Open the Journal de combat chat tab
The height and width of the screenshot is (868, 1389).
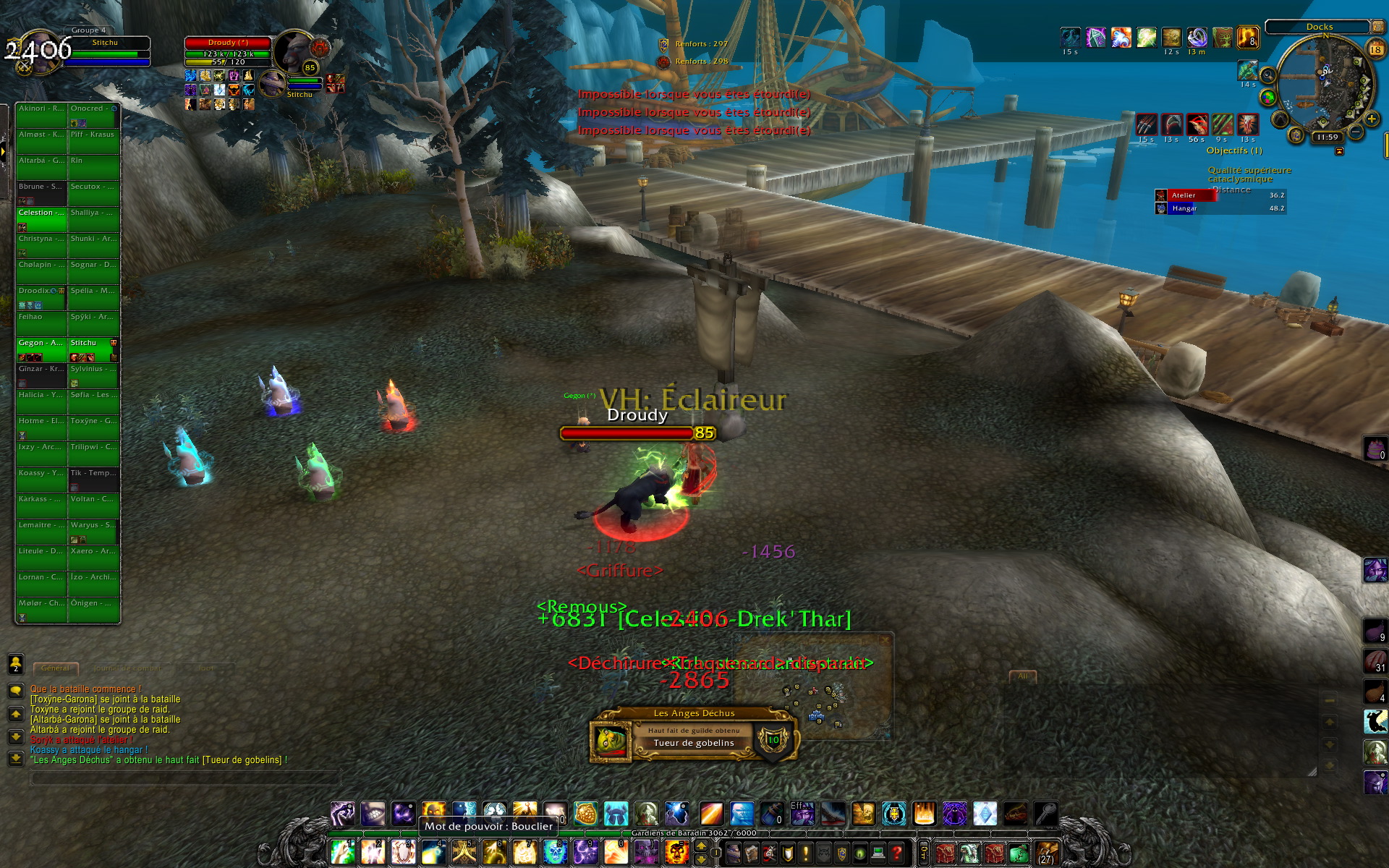point(127,668)
